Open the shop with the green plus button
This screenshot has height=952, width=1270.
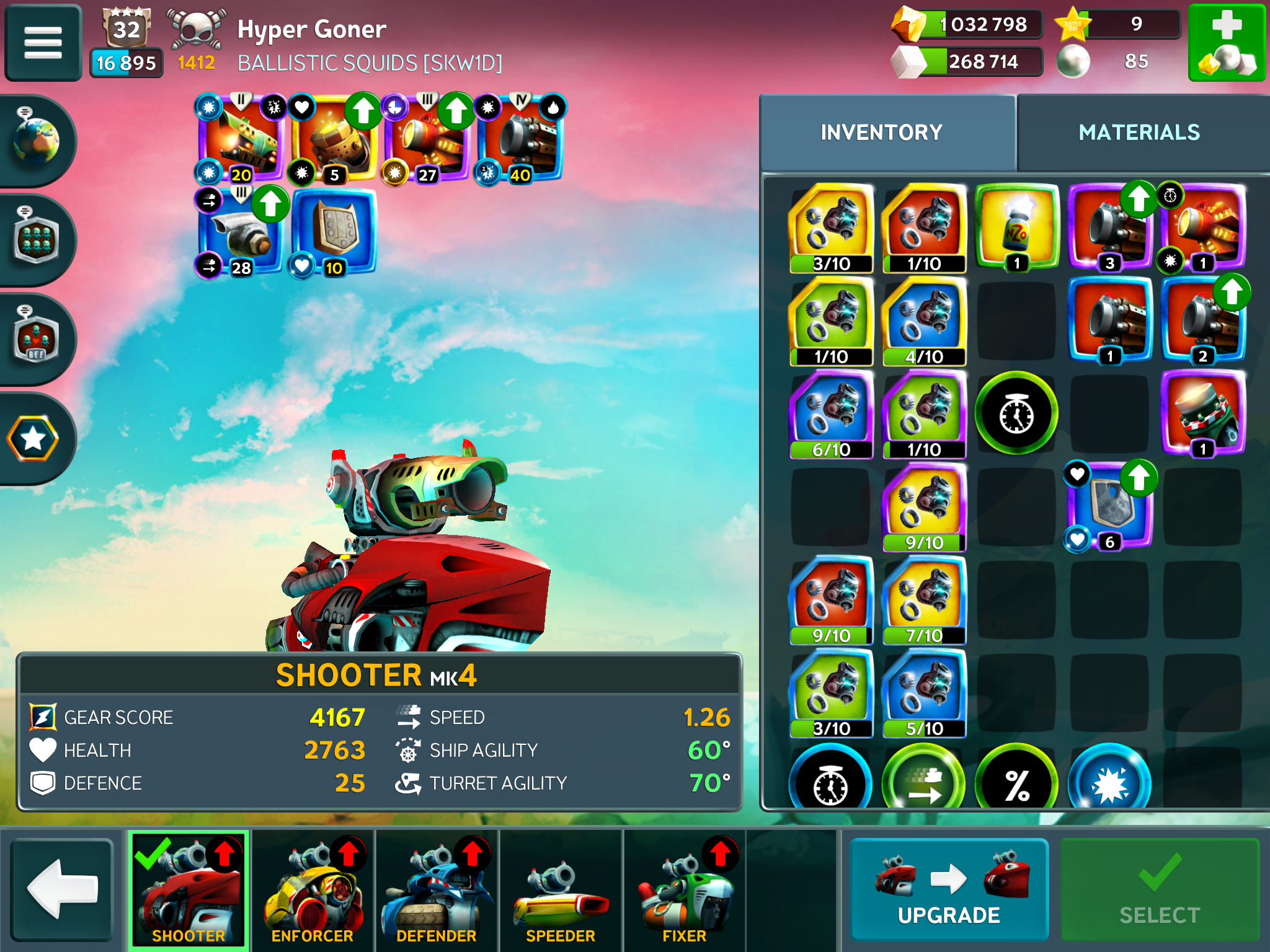tap(1226, 43)
